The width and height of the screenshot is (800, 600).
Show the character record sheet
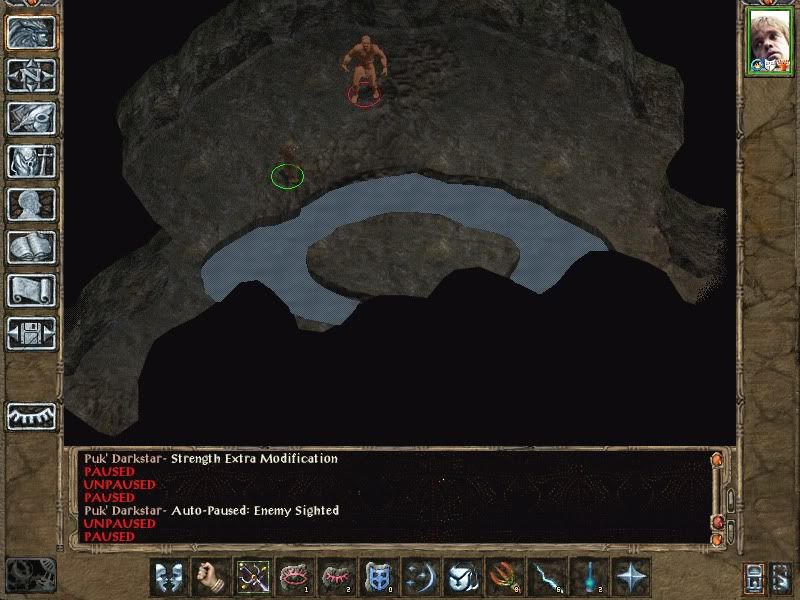[x=31, y=205]
